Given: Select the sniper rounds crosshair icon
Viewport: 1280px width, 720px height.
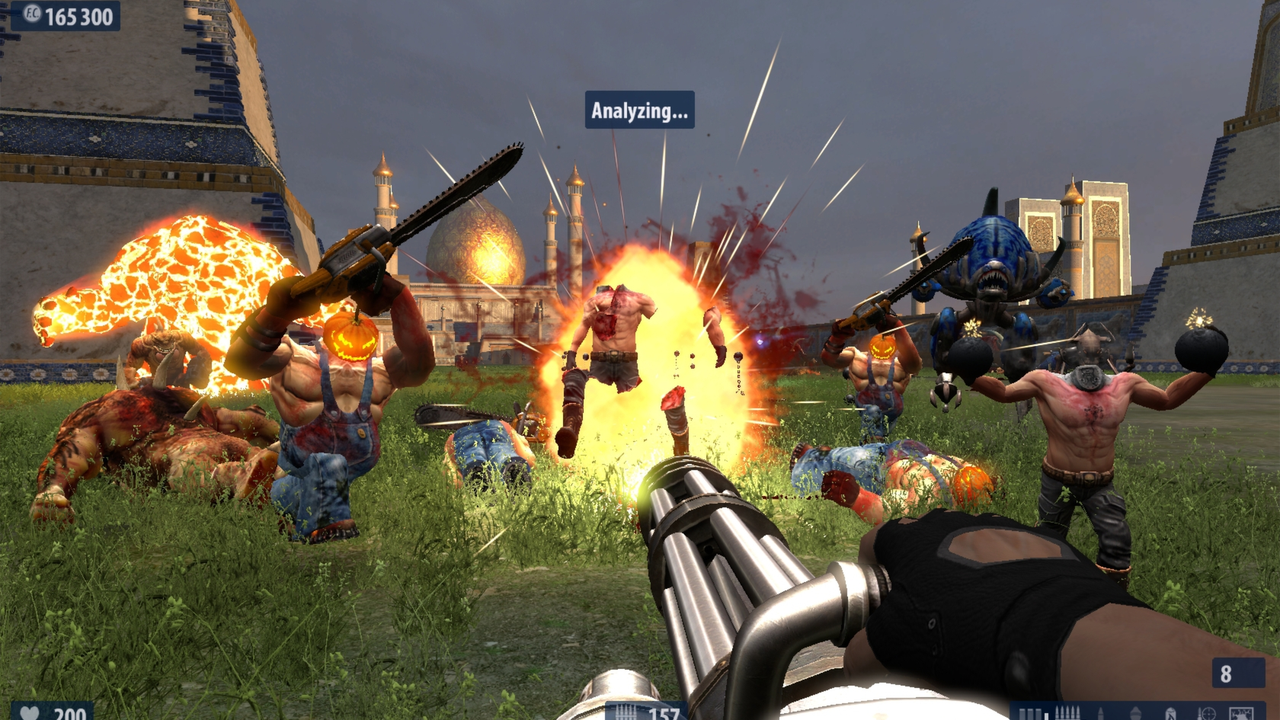Looking at the screenshot, I should 1207,713.
